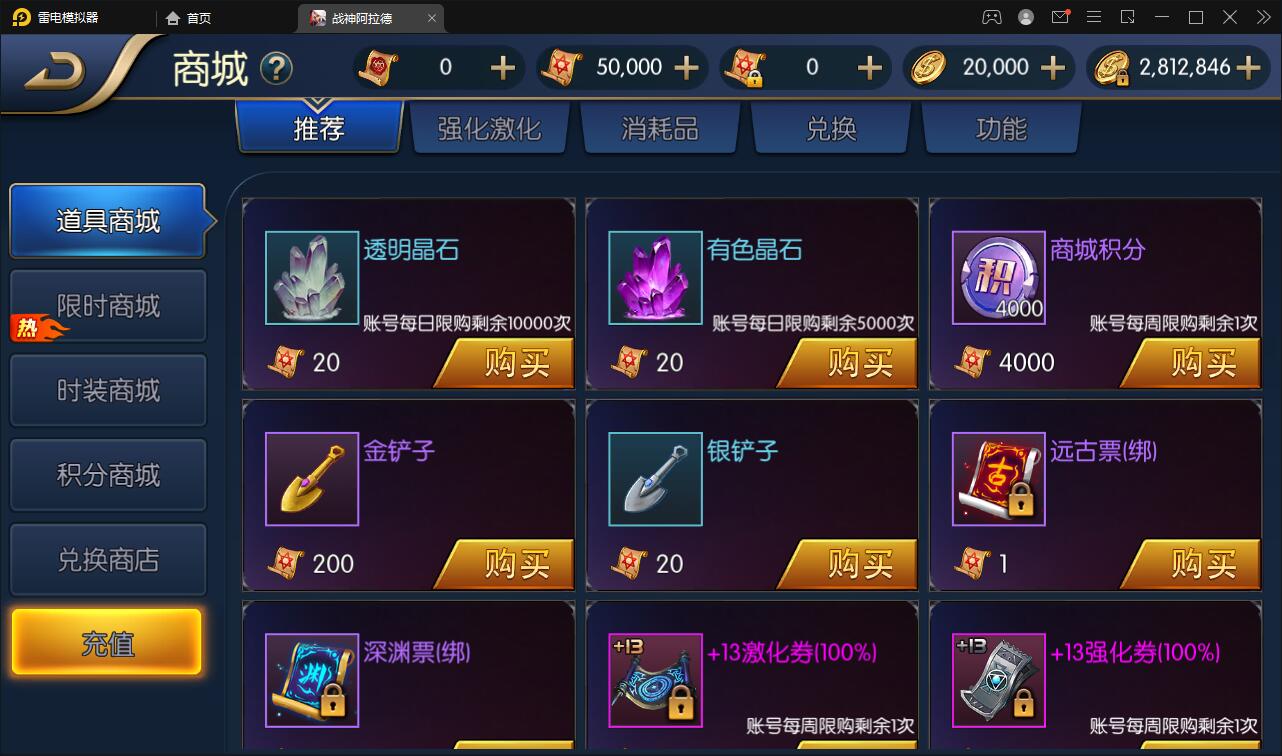Open the 功能 category tab
Screen dimensions: 1282x756
(1001, 128)
